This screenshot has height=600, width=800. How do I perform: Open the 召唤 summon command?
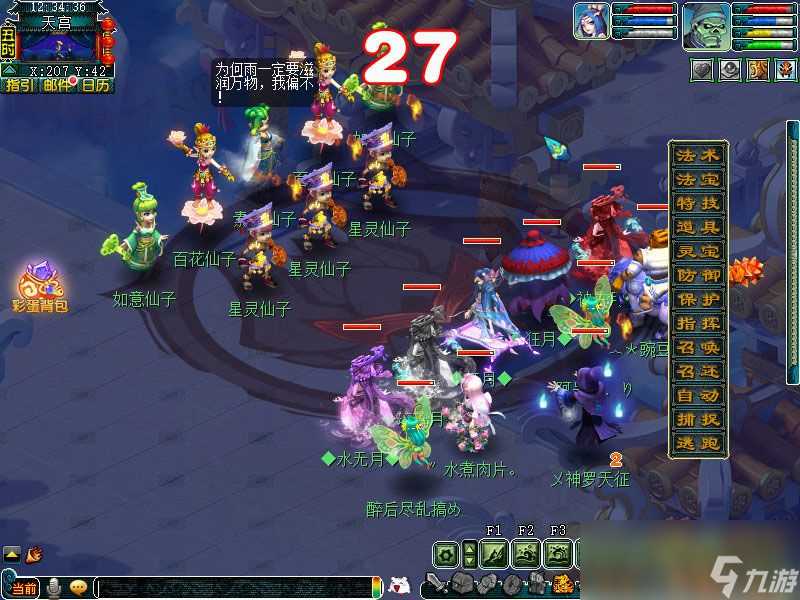point(698,347)
